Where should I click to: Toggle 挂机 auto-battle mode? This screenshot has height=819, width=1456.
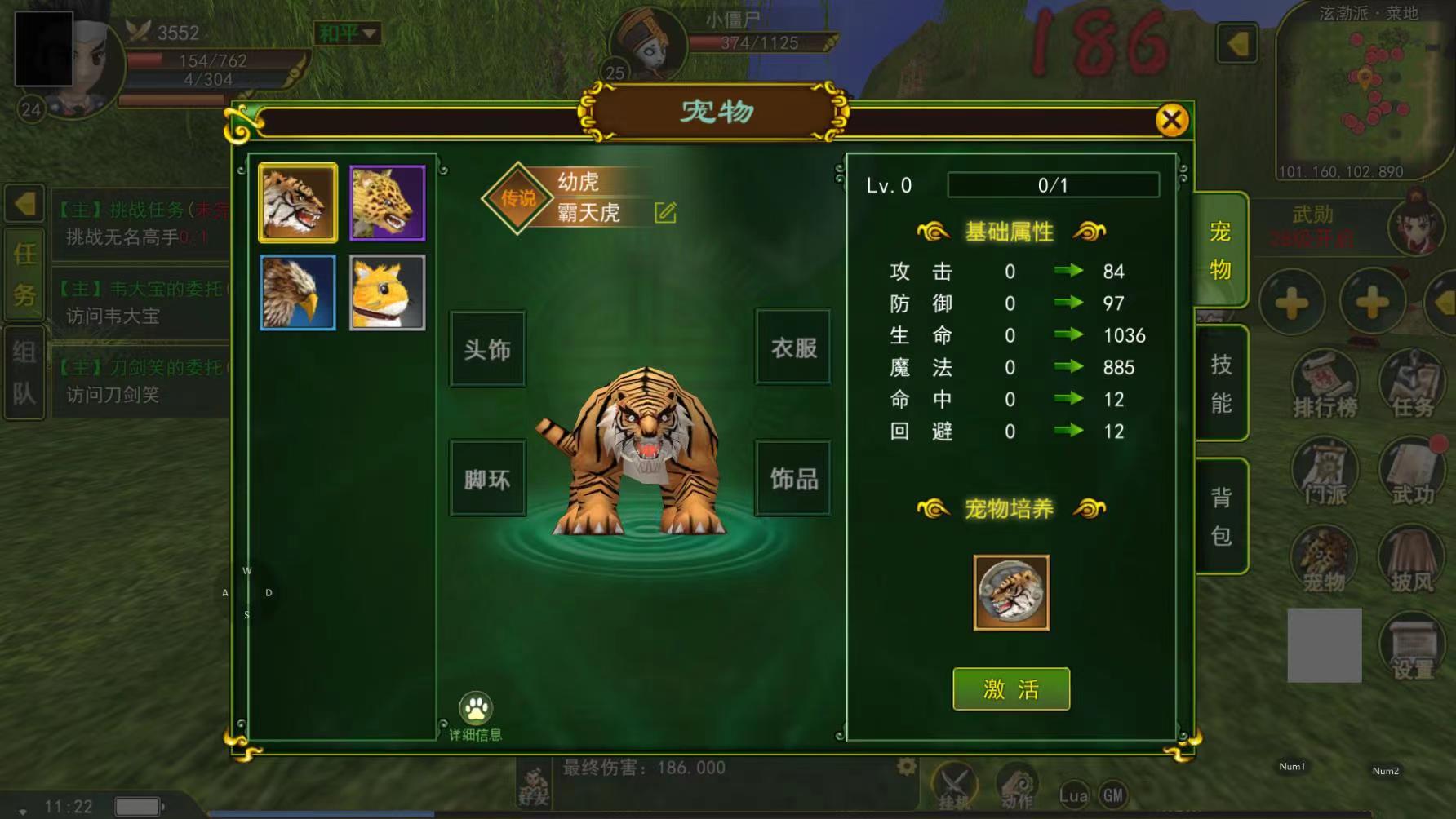(x=955, y=786)
